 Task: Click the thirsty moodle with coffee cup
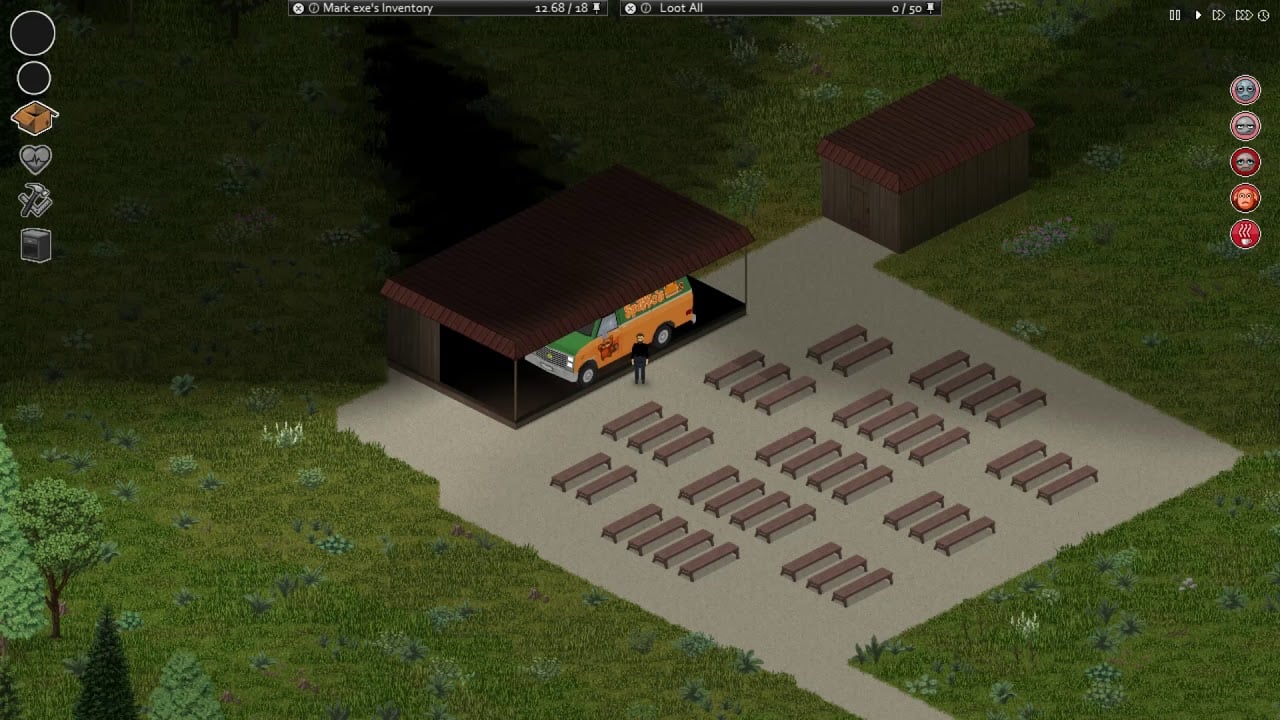point(1245,234)
